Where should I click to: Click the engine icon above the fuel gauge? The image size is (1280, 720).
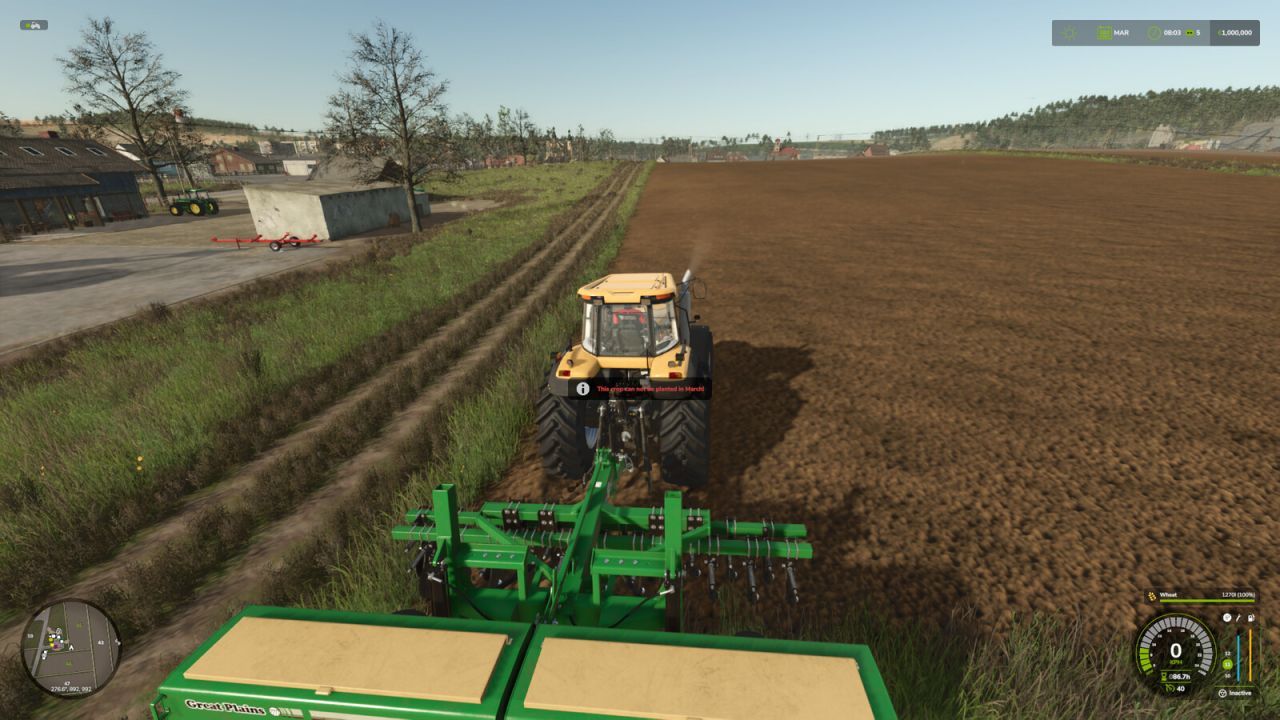coord(1226,618)
